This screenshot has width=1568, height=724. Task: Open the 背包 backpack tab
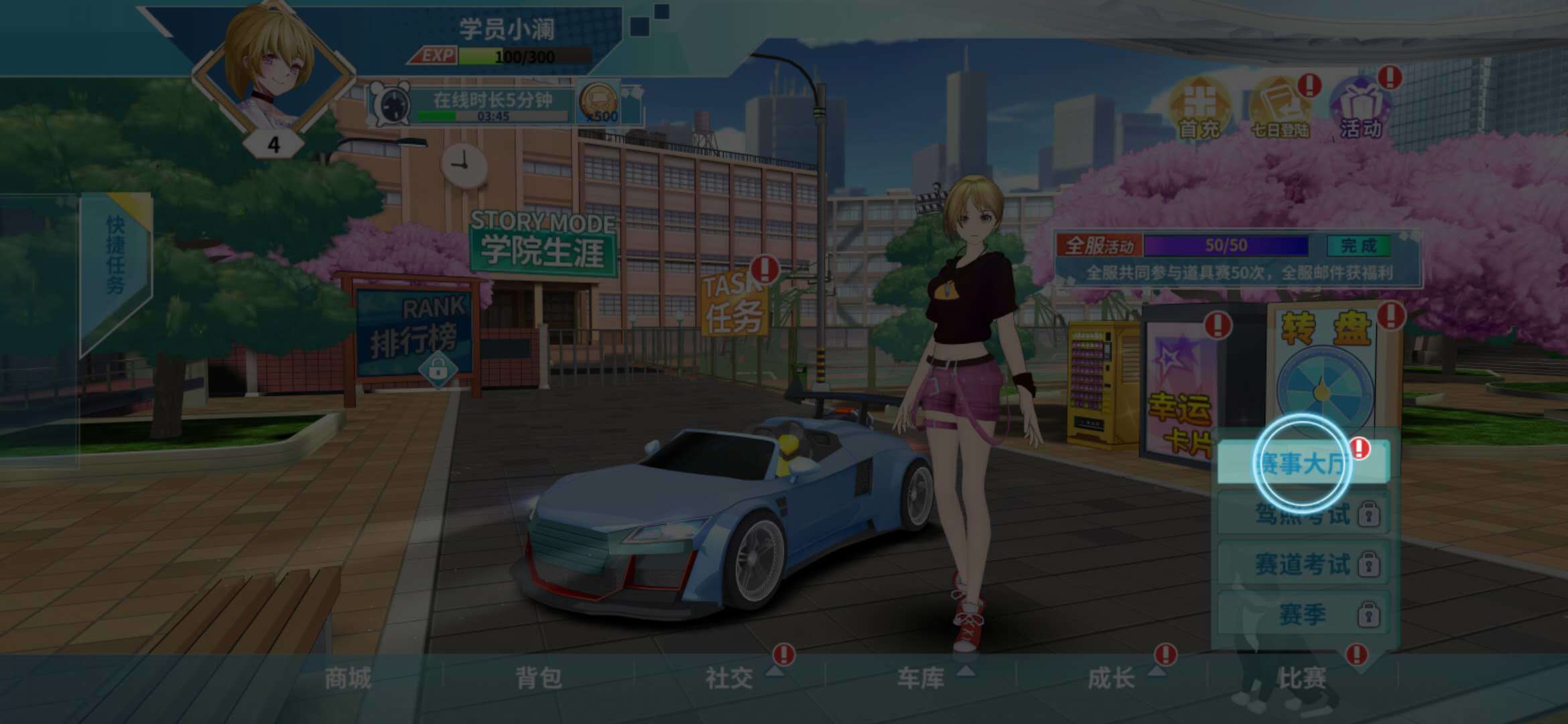[x=539, y=678]
